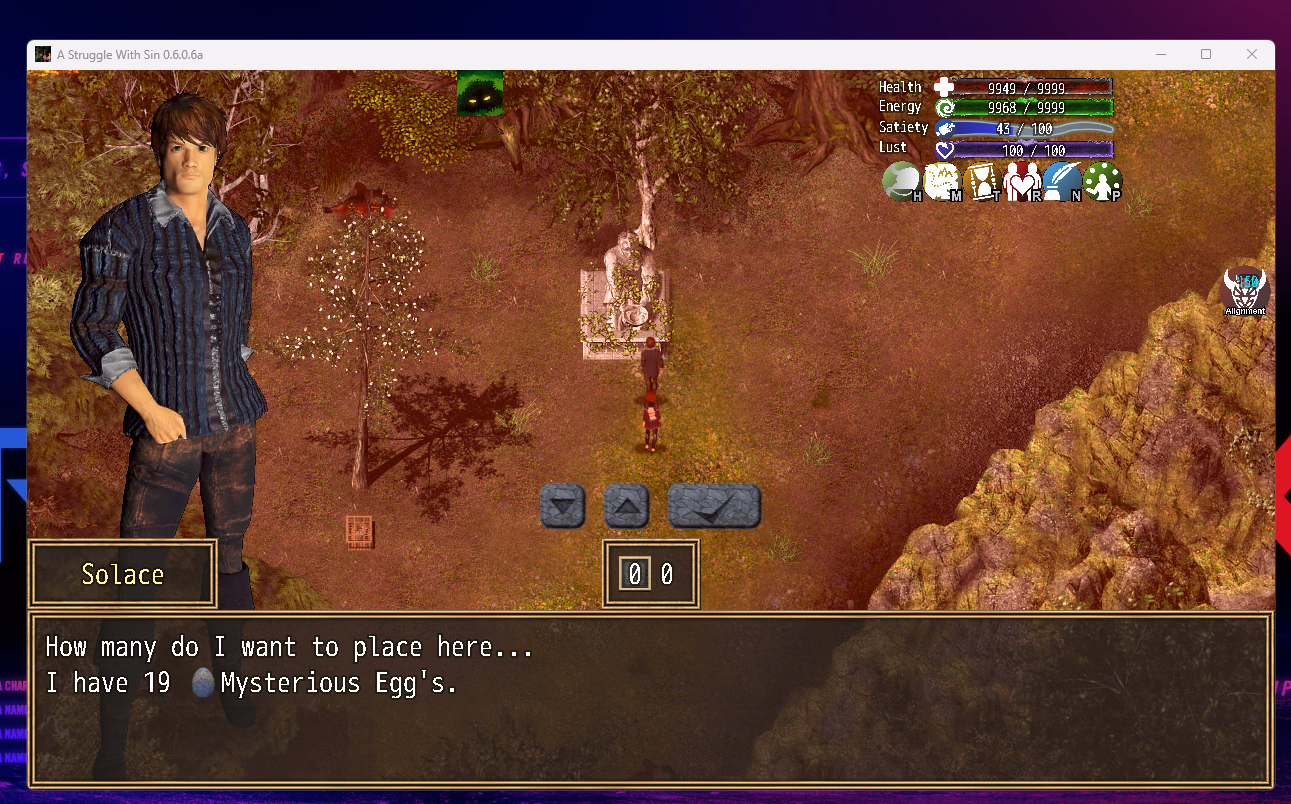The image size is (1291, 804).
Task: Open the Alignment demon skull icon
Action: pos(1245,291)
